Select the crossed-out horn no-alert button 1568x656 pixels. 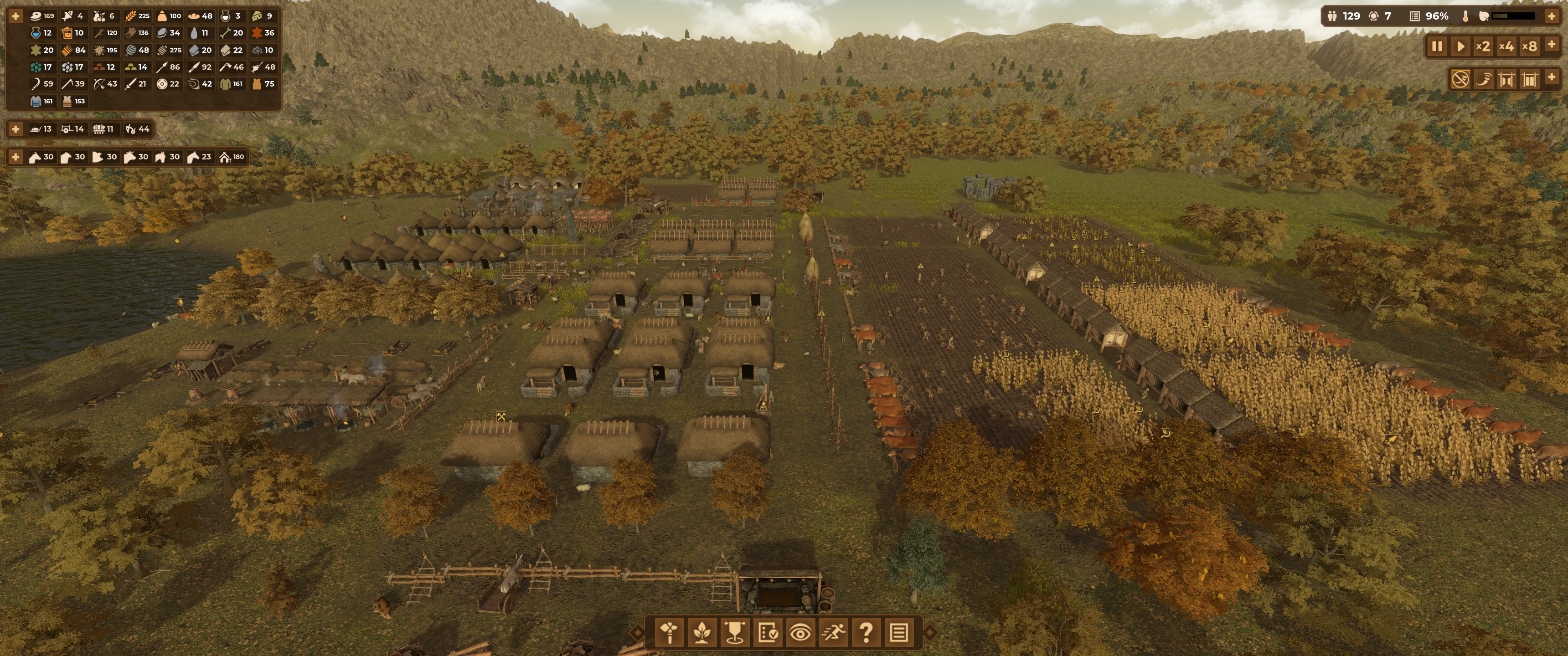click(x=1460, y=79)
